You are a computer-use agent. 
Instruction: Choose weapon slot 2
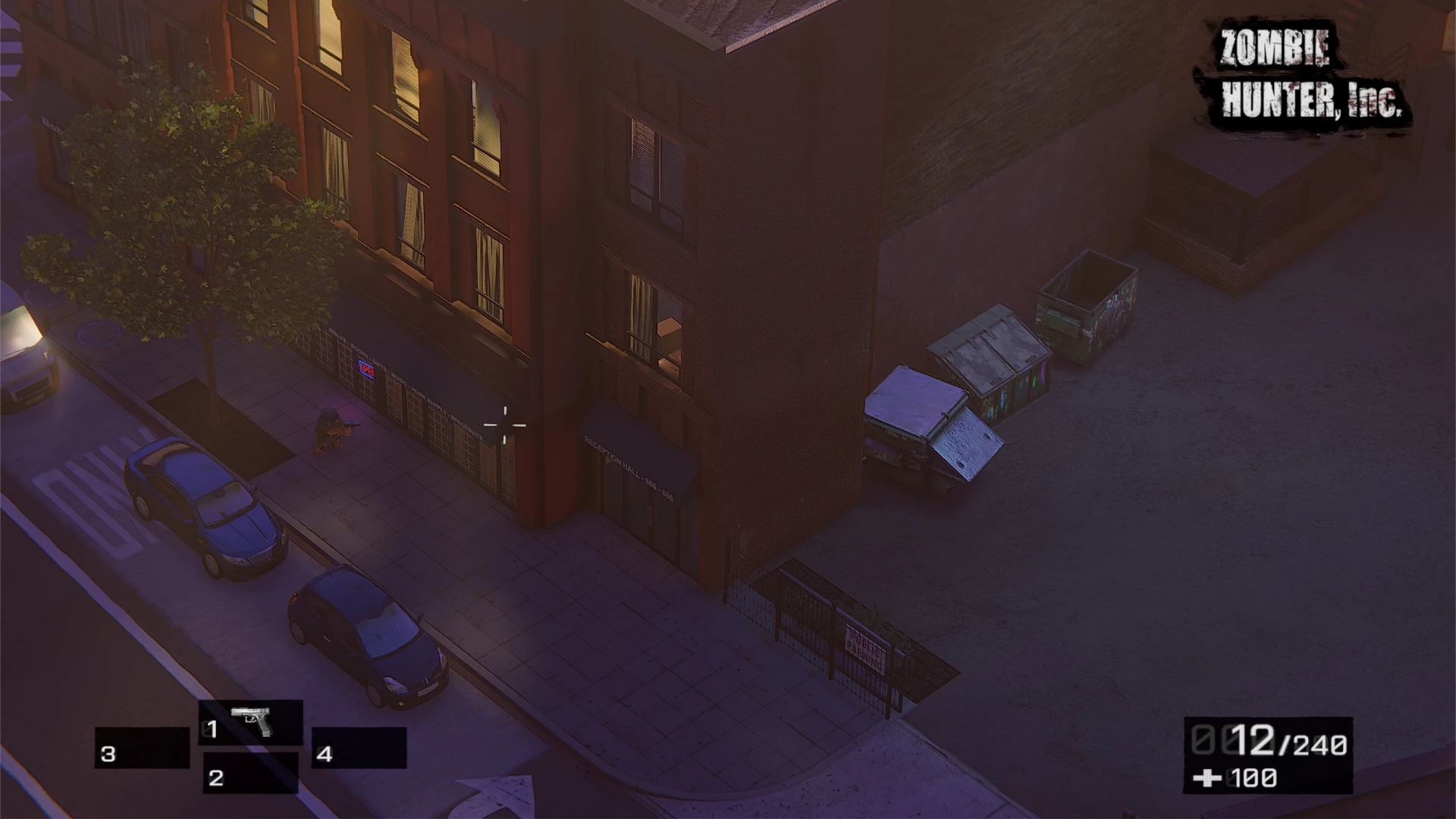(x=250, y=774)
